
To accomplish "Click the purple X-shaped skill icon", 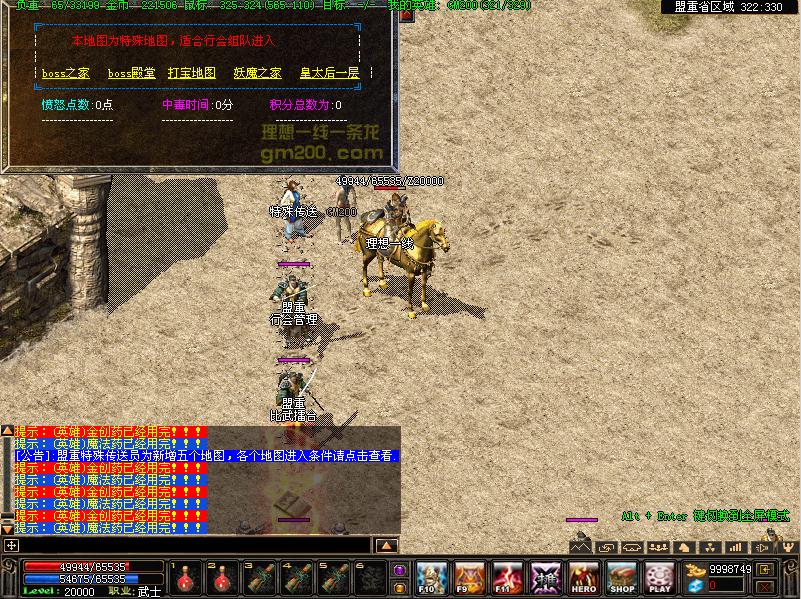I will 546,577.
